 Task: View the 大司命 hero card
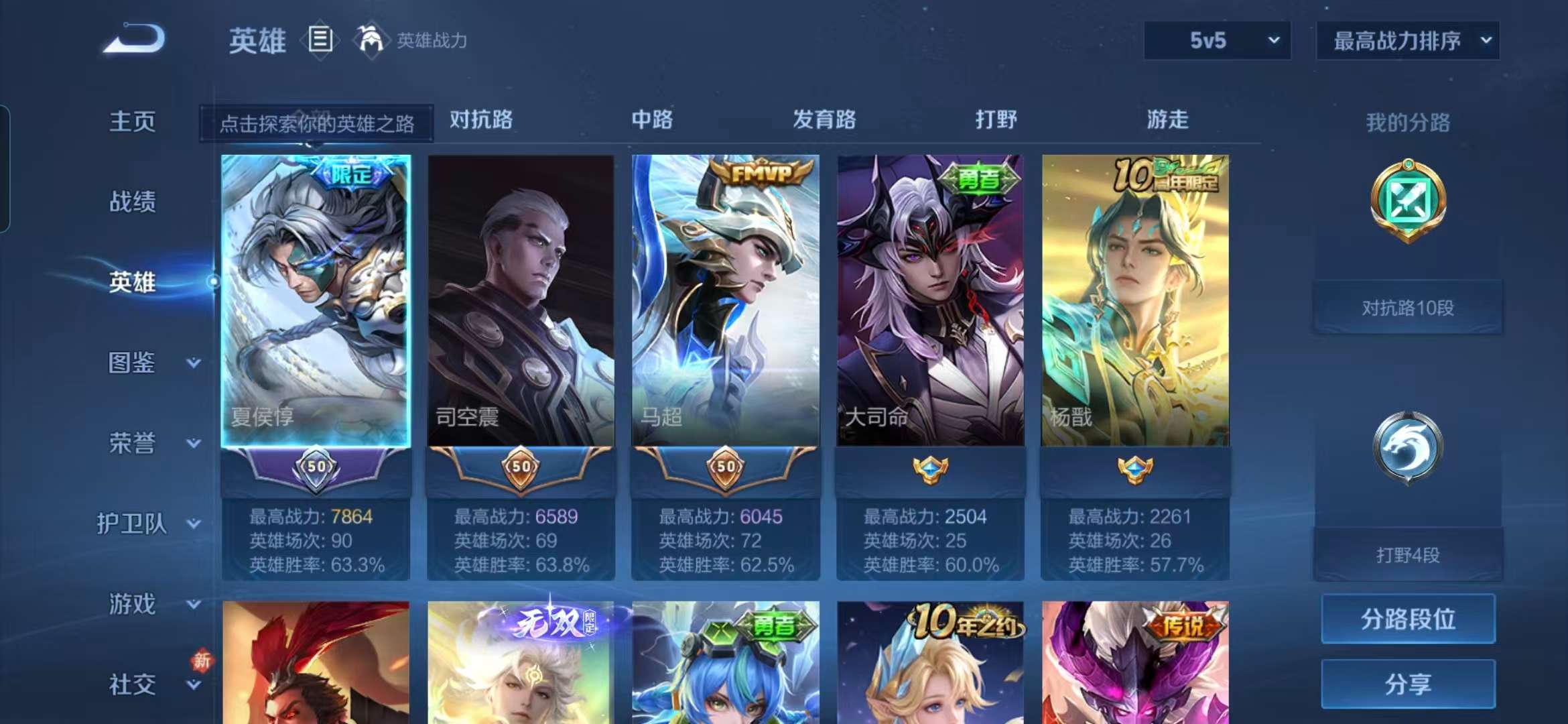pos(930,300)
